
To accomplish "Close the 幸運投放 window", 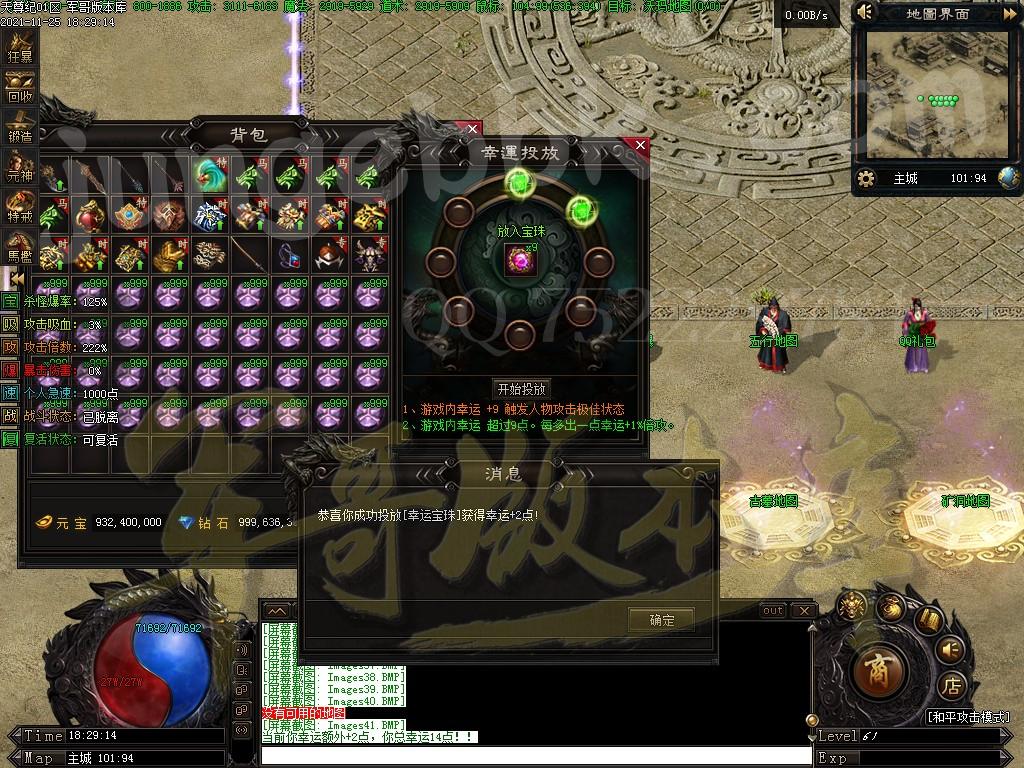I will [641, 146].
